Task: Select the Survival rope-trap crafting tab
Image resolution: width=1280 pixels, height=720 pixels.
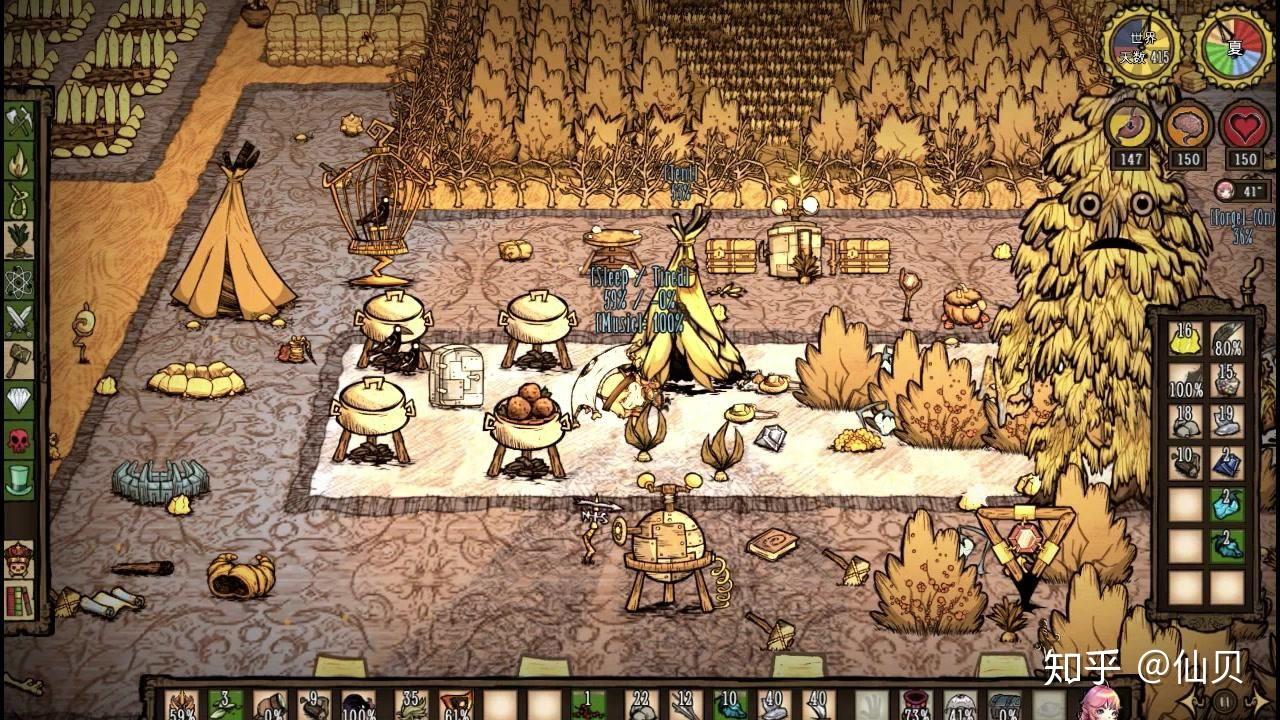Action: pos(19,200)
